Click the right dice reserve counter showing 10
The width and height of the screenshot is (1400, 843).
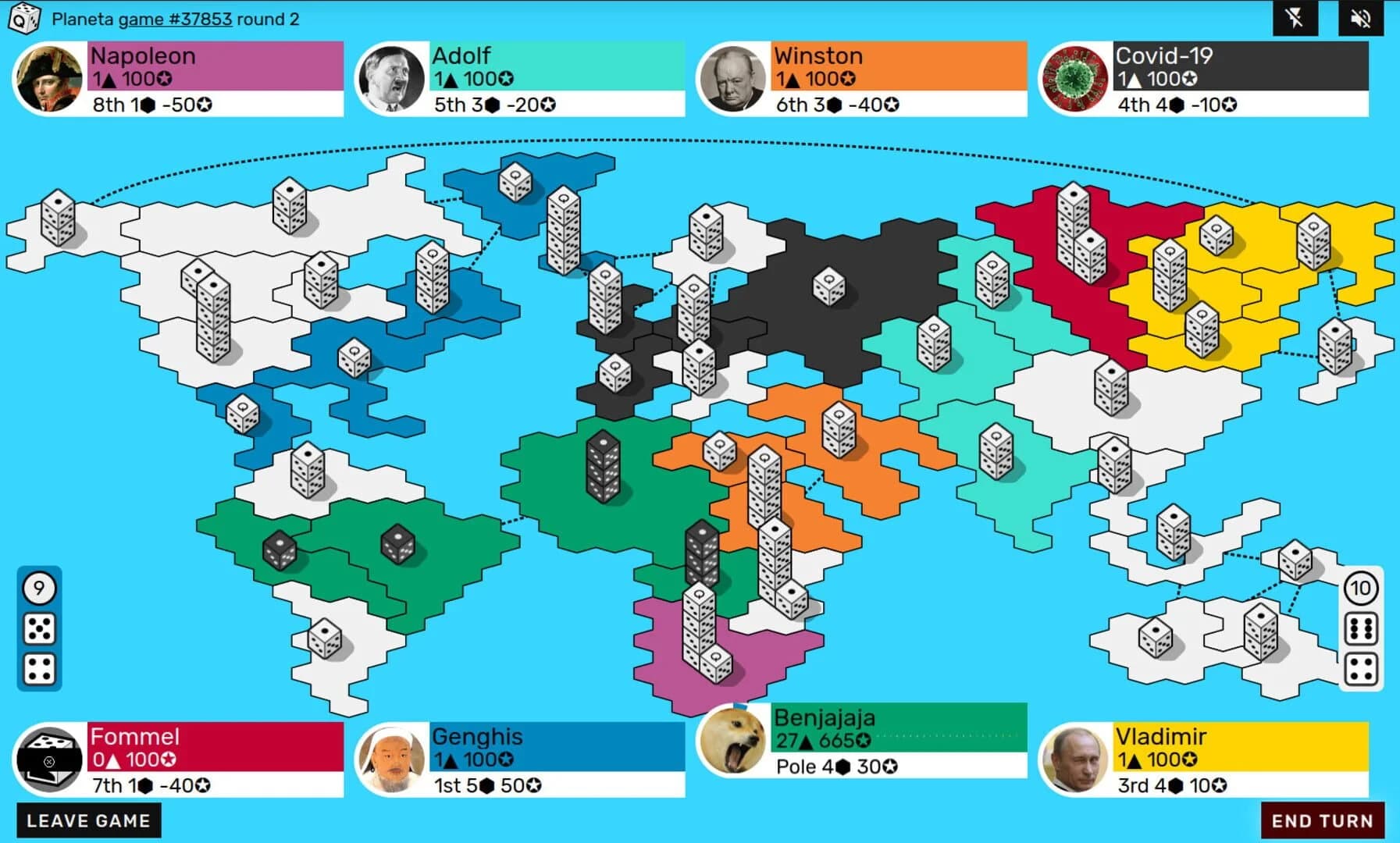(1360, 589)
